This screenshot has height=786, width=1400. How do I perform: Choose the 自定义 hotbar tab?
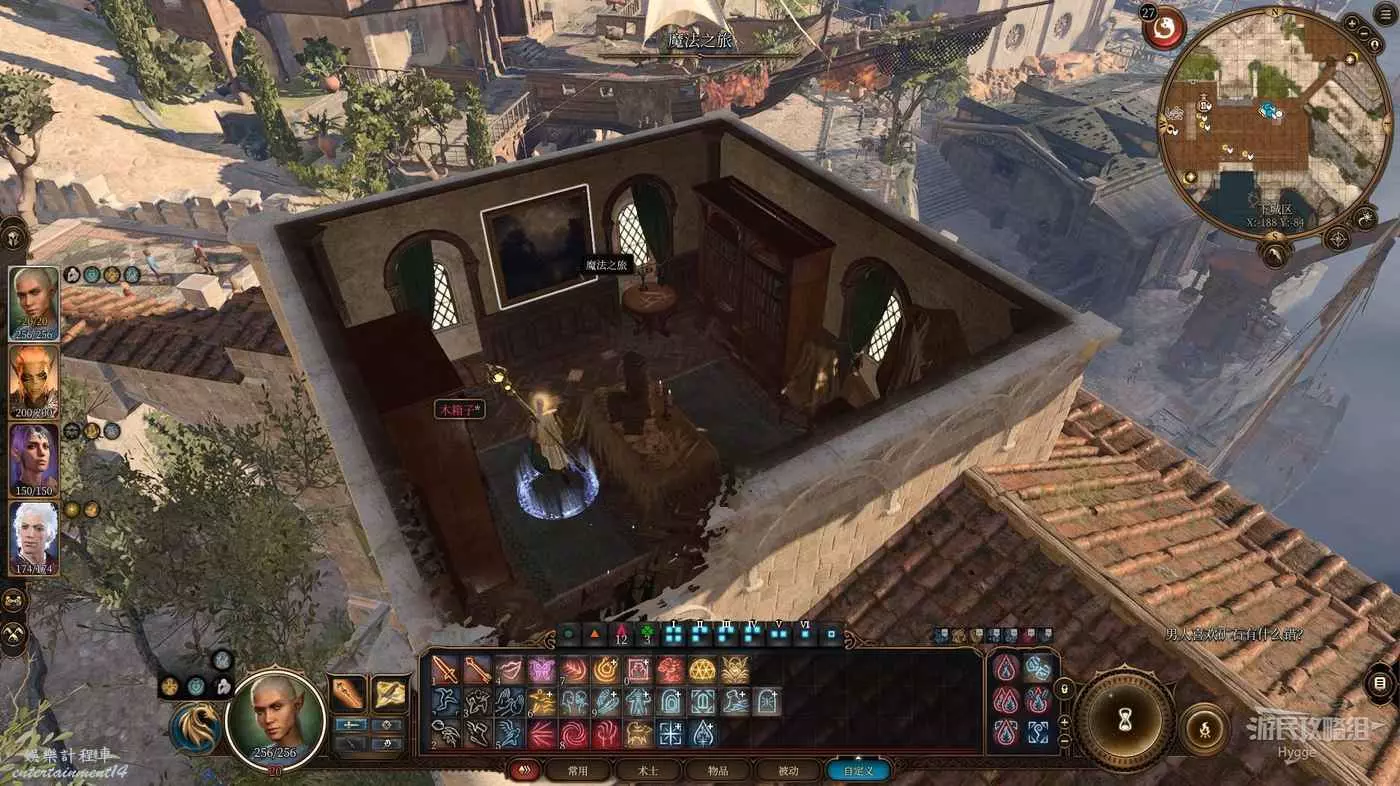[859, 771]
